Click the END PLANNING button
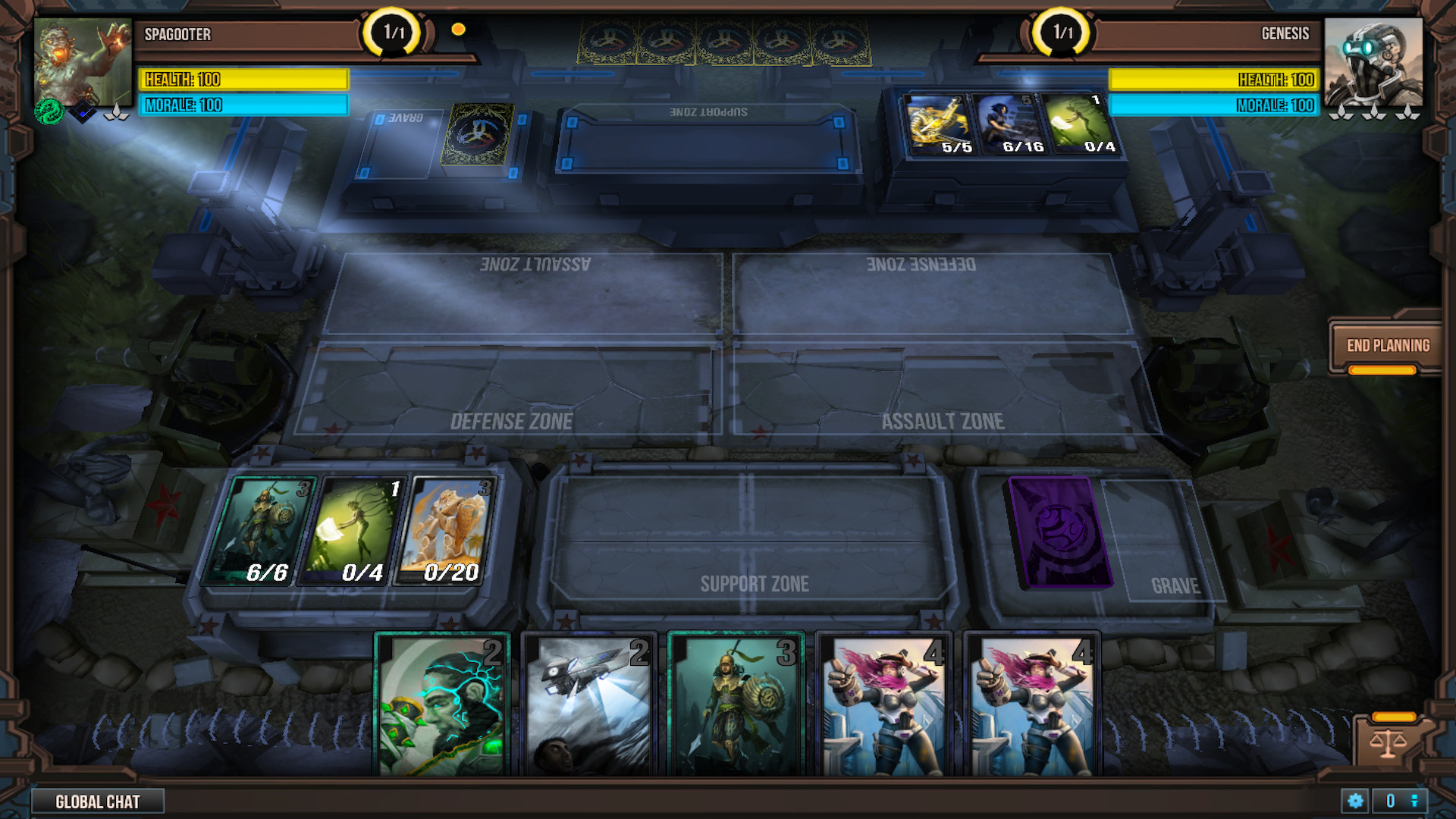This screenshot has height=819, width=1456. click(x=1388, y=345)
